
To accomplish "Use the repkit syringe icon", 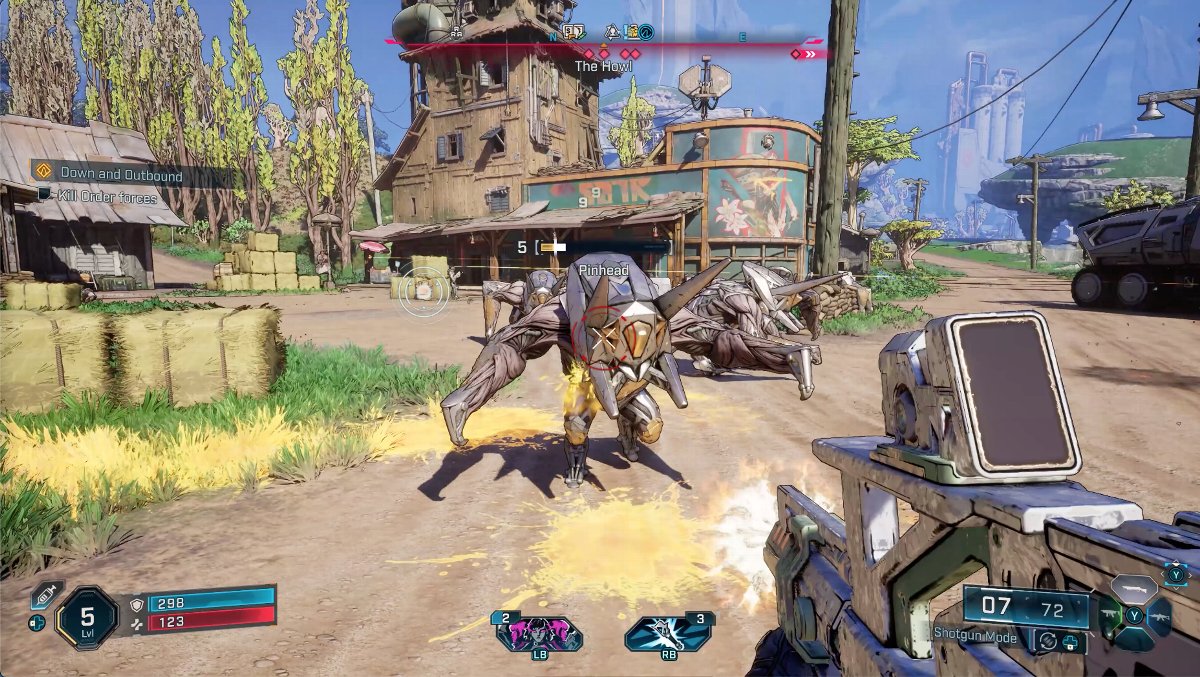I will click(46, 594).
